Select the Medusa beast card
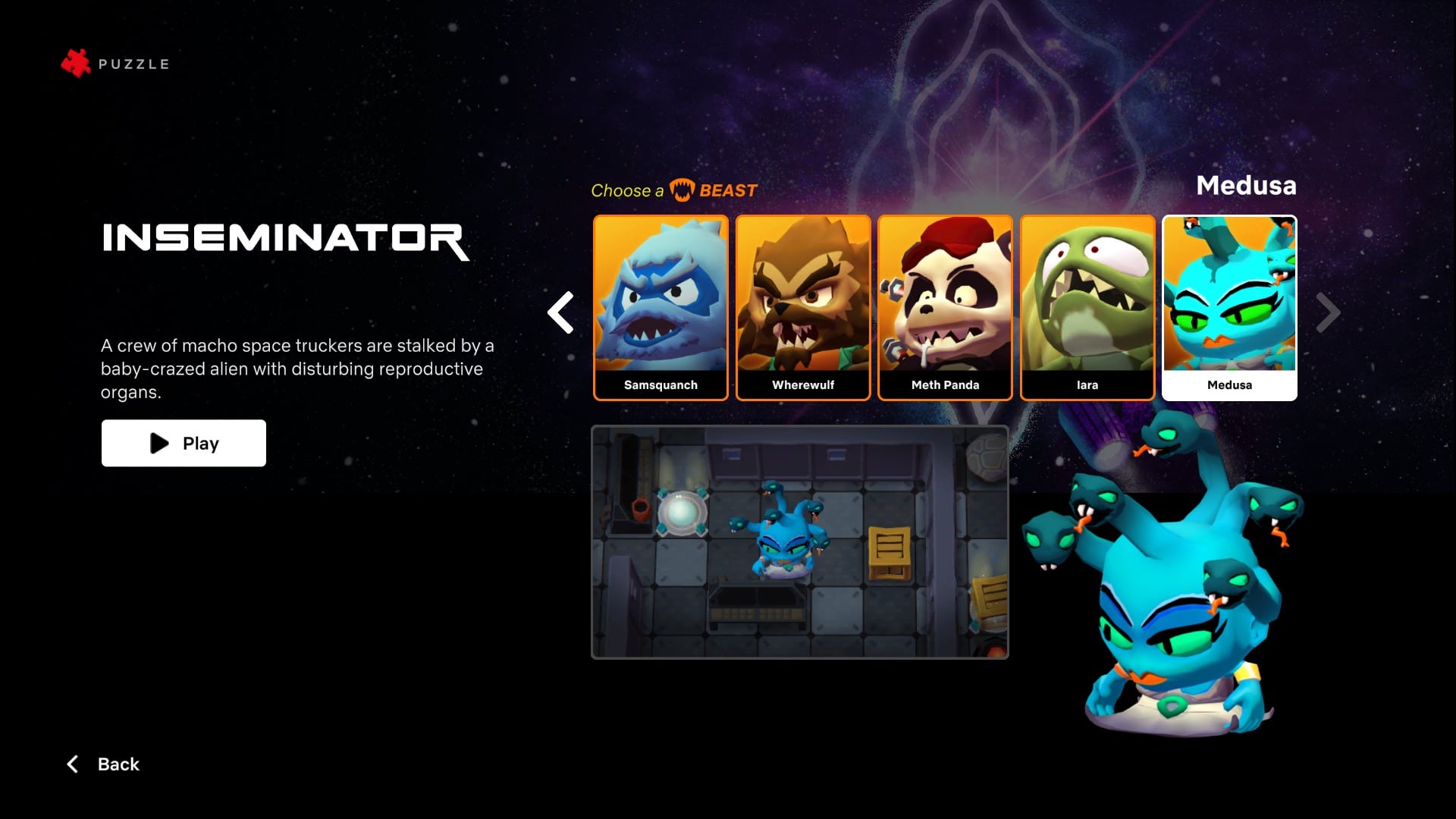Viewport: 1456px width, 819px height. pos(1229,307)
